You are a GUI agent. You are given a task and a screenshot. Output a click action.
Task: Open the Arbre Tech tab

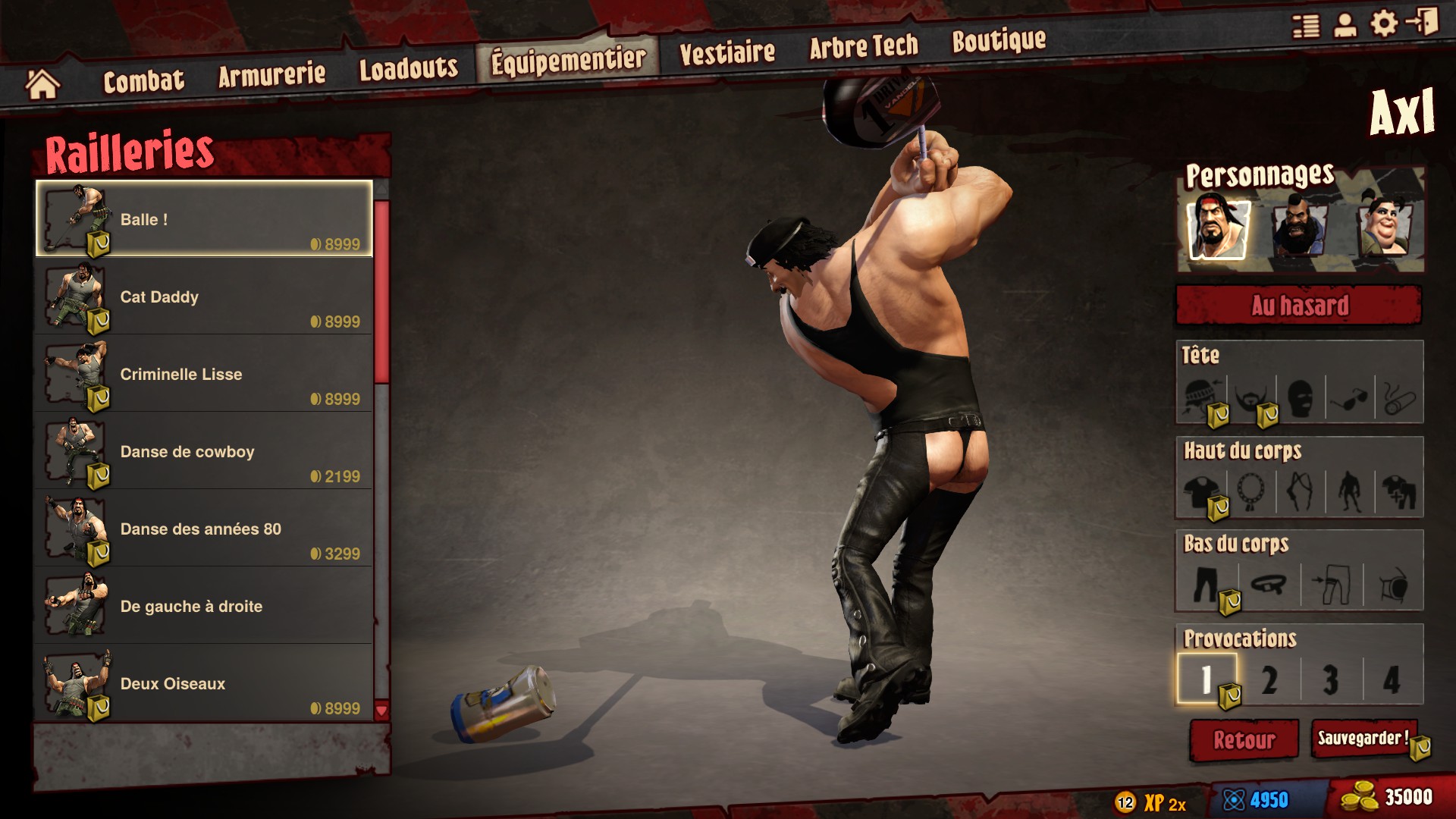[863, 47]
